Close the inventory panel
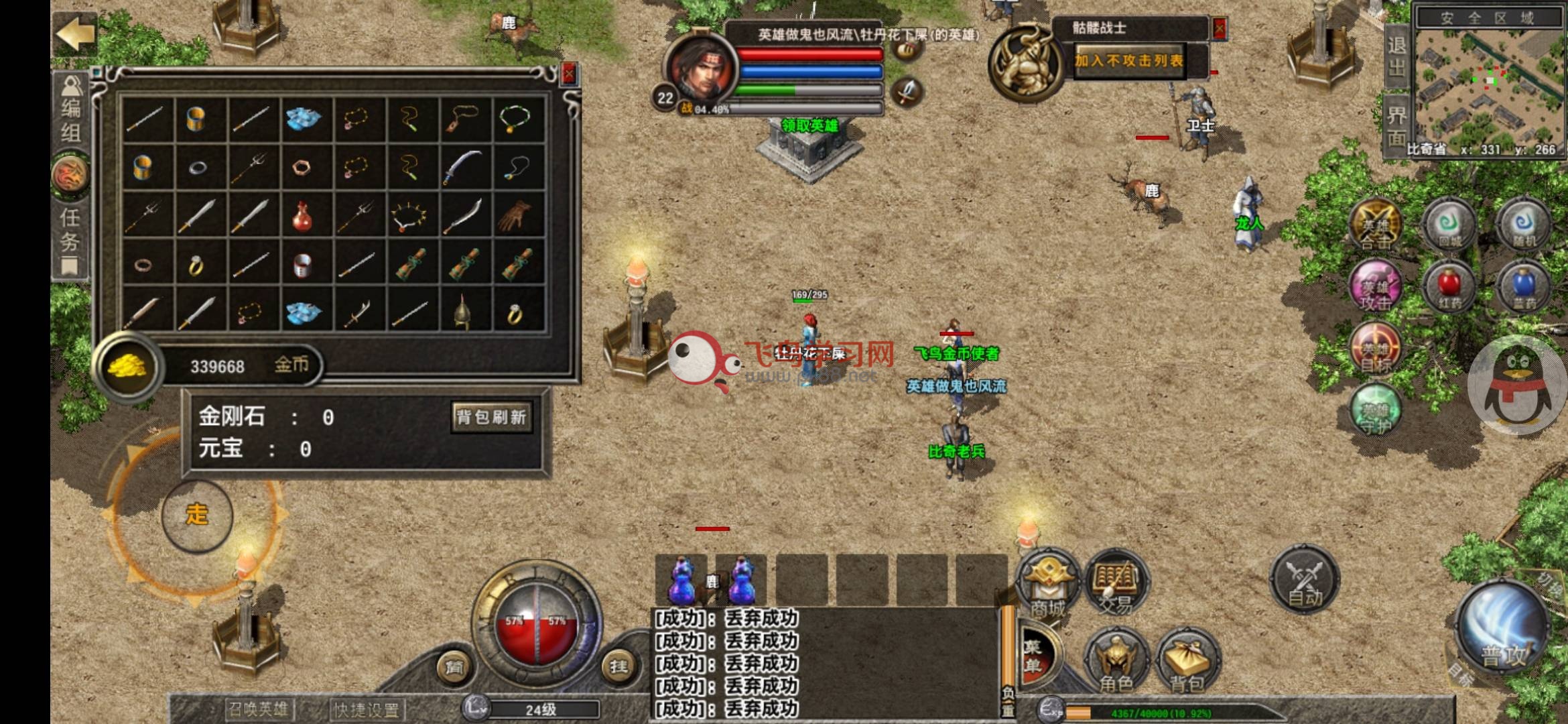 [569, 74]
